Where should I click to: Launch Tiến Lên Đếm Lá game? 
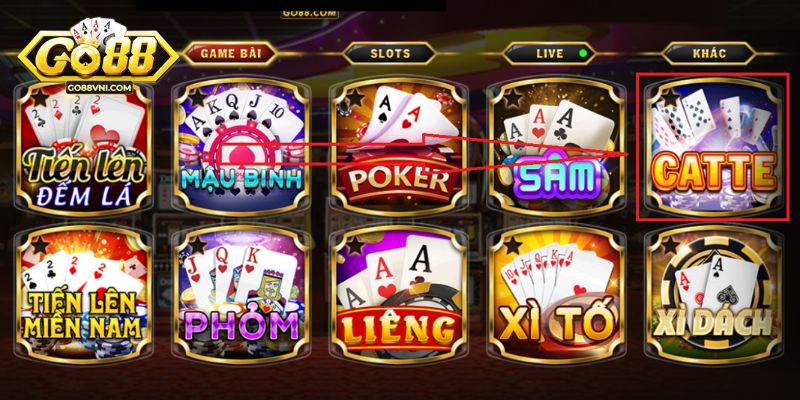click(82, 150)
